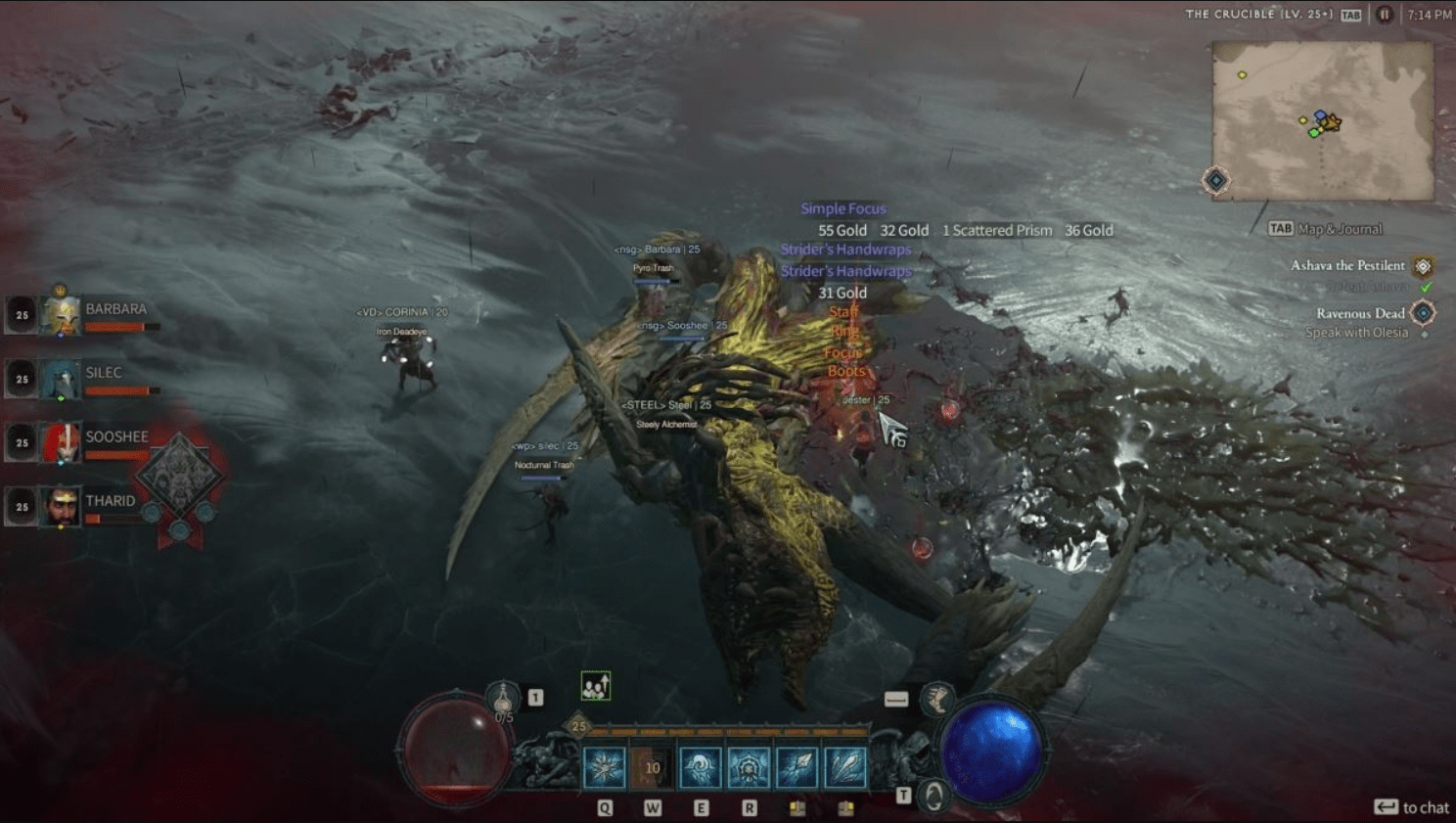1456x823 pixels.
Task: Select Sooshee's party portrait
Action: pos(62,443)
